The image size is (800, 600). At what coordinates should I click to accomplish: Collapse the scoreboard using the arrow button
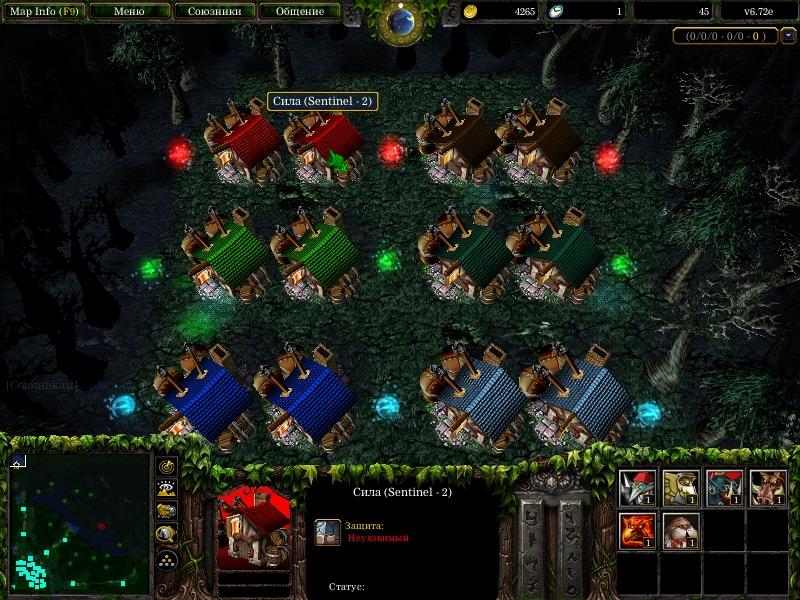pyautogui.click(x=788, y=36)
